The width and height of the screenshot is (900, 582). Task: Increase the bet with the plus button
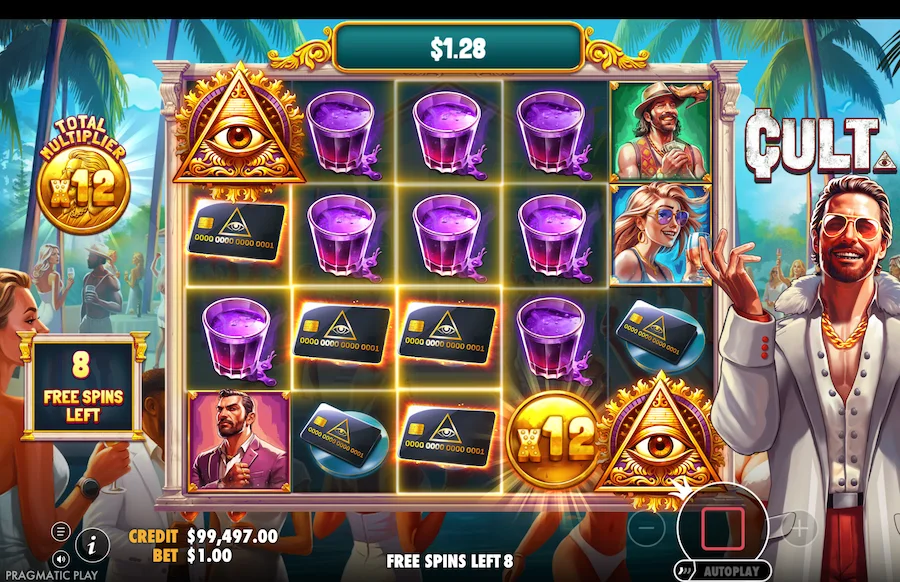click(801, 527)
